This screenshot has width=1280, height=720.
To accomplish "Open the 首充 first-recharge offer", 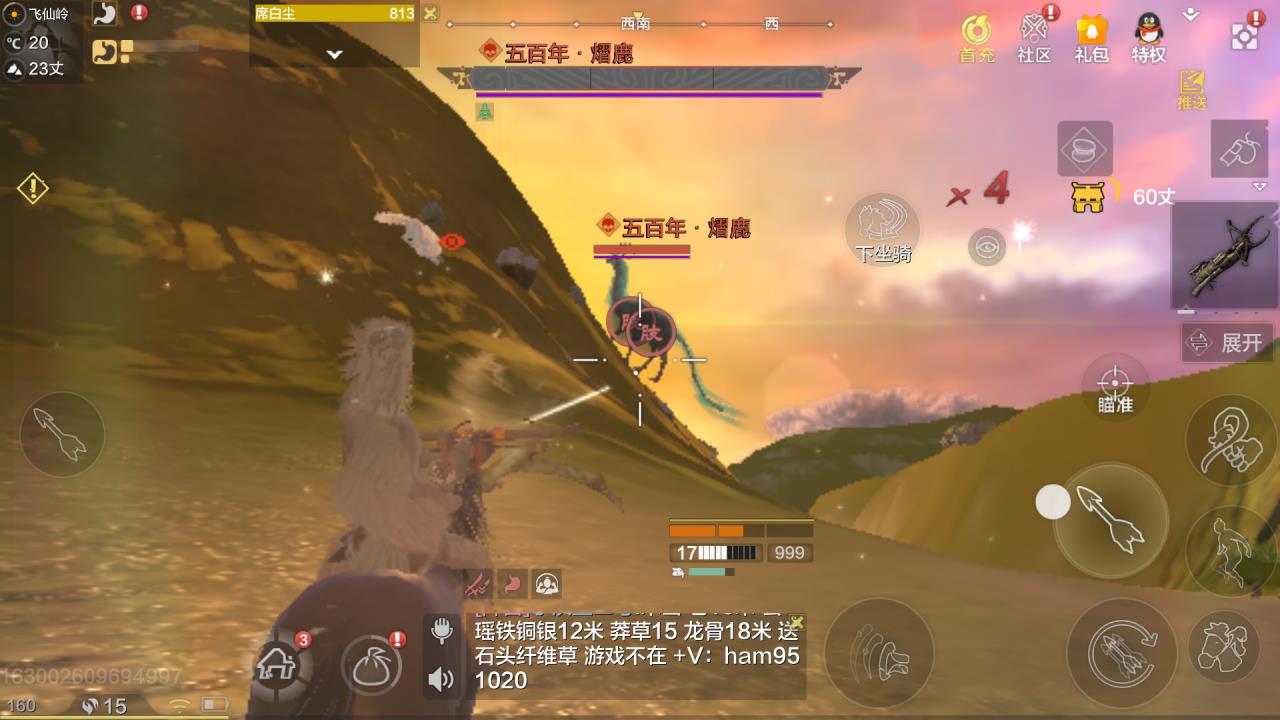I will click(977, 38).
